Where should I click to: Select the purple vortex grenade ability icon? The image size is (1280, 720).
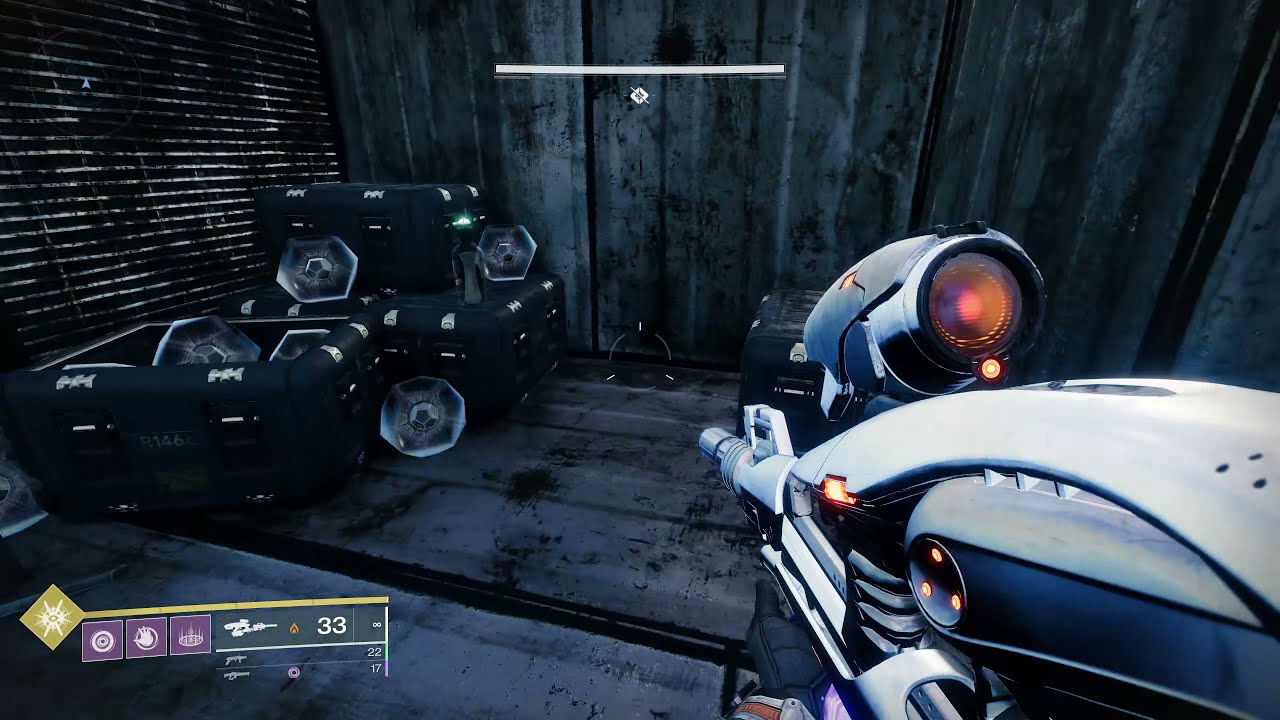coord(102,637)
